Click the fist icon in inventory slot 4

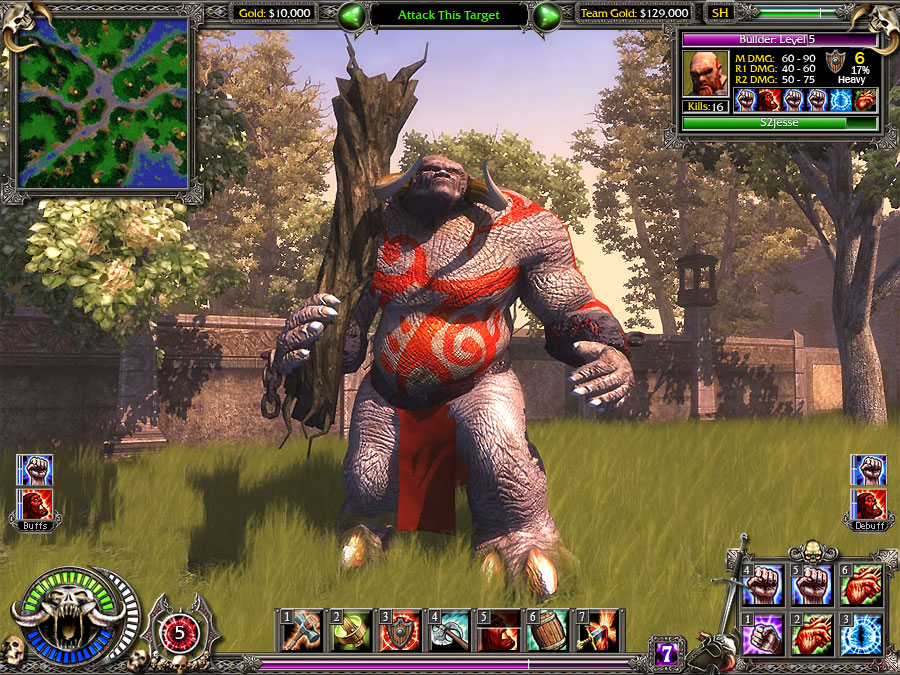coord(766,586)
